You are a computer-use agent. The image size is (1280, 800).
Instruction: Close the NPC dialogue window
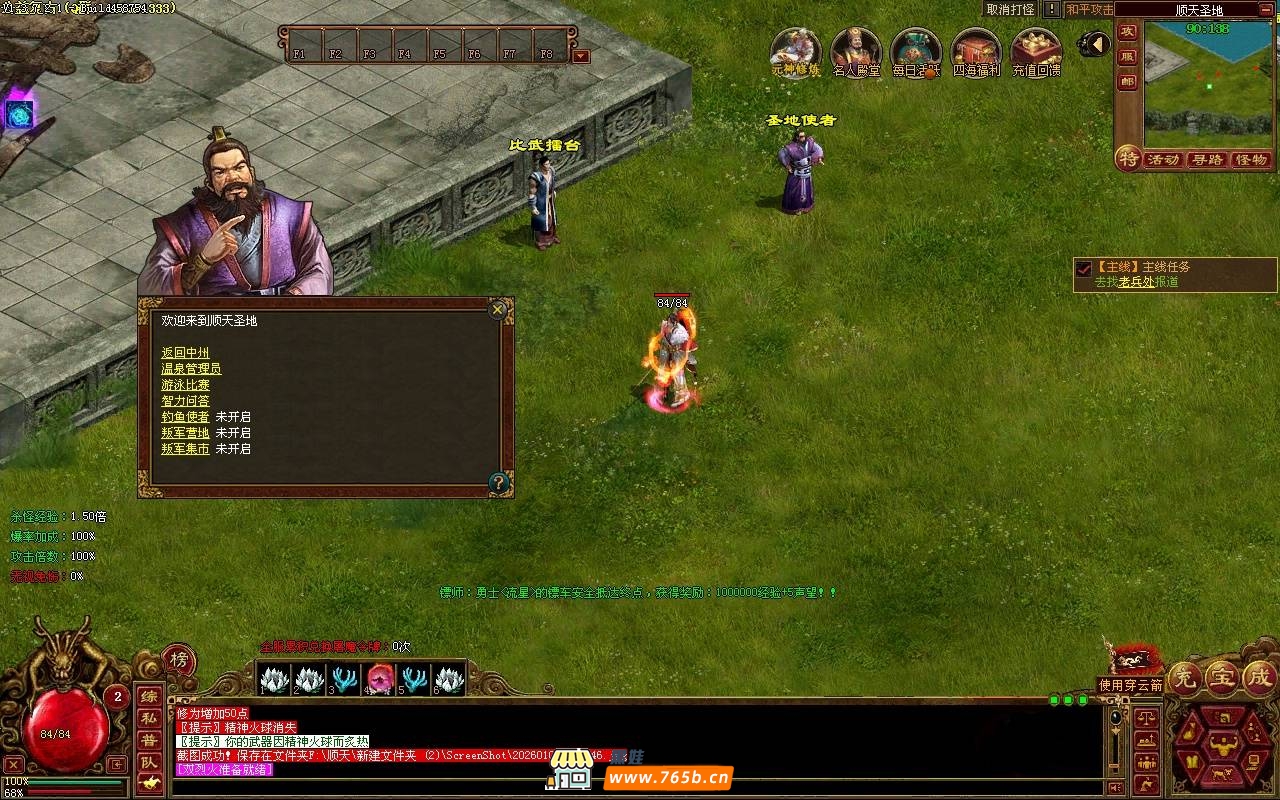498,310
